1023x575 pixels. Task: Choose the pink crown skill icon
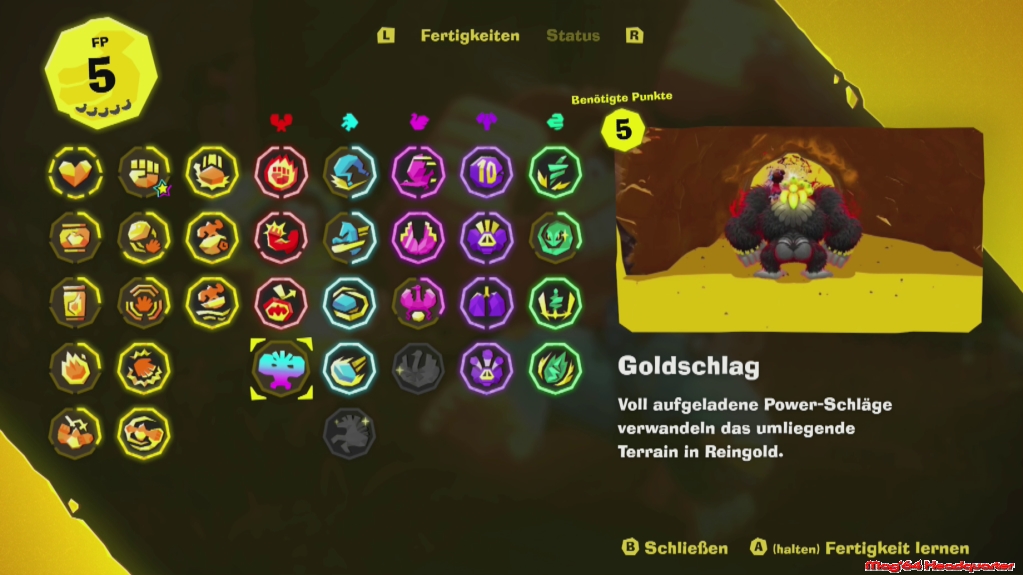tap(418, 237)
